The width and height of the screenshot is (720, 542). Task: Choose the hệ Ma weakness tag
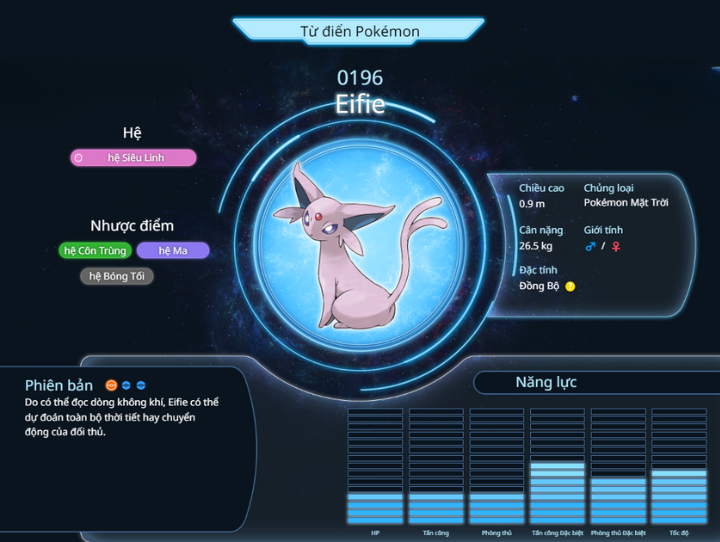[173, 250]
